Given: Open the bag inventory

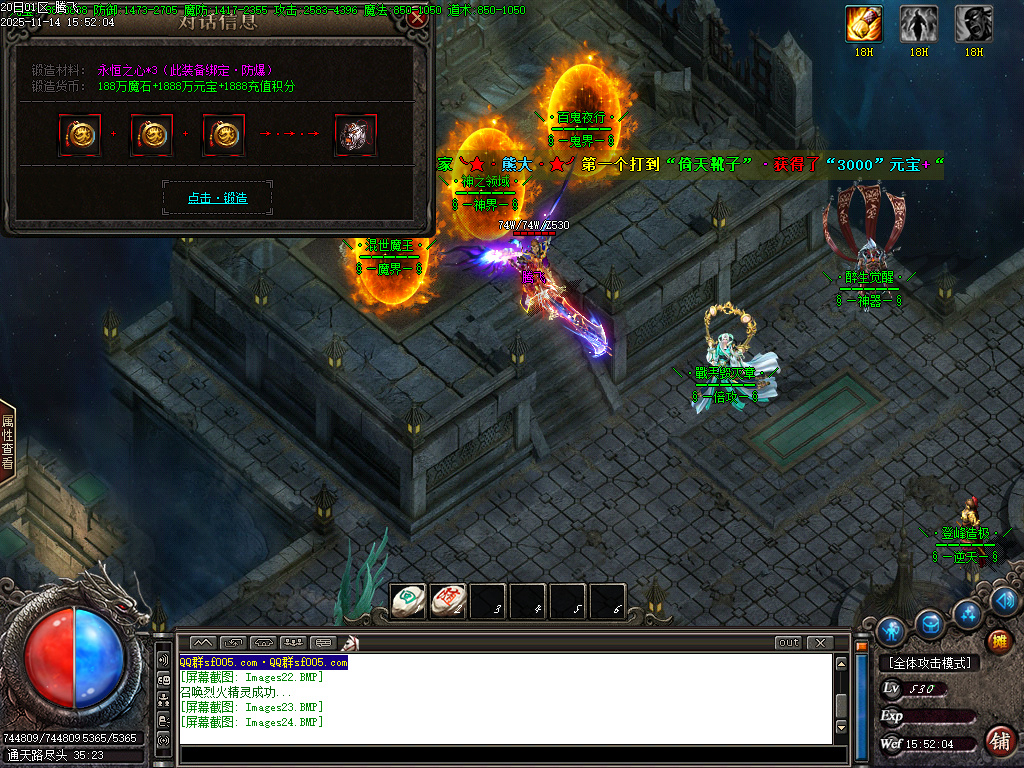Looking at the screenshot, I should coord(932,625).
